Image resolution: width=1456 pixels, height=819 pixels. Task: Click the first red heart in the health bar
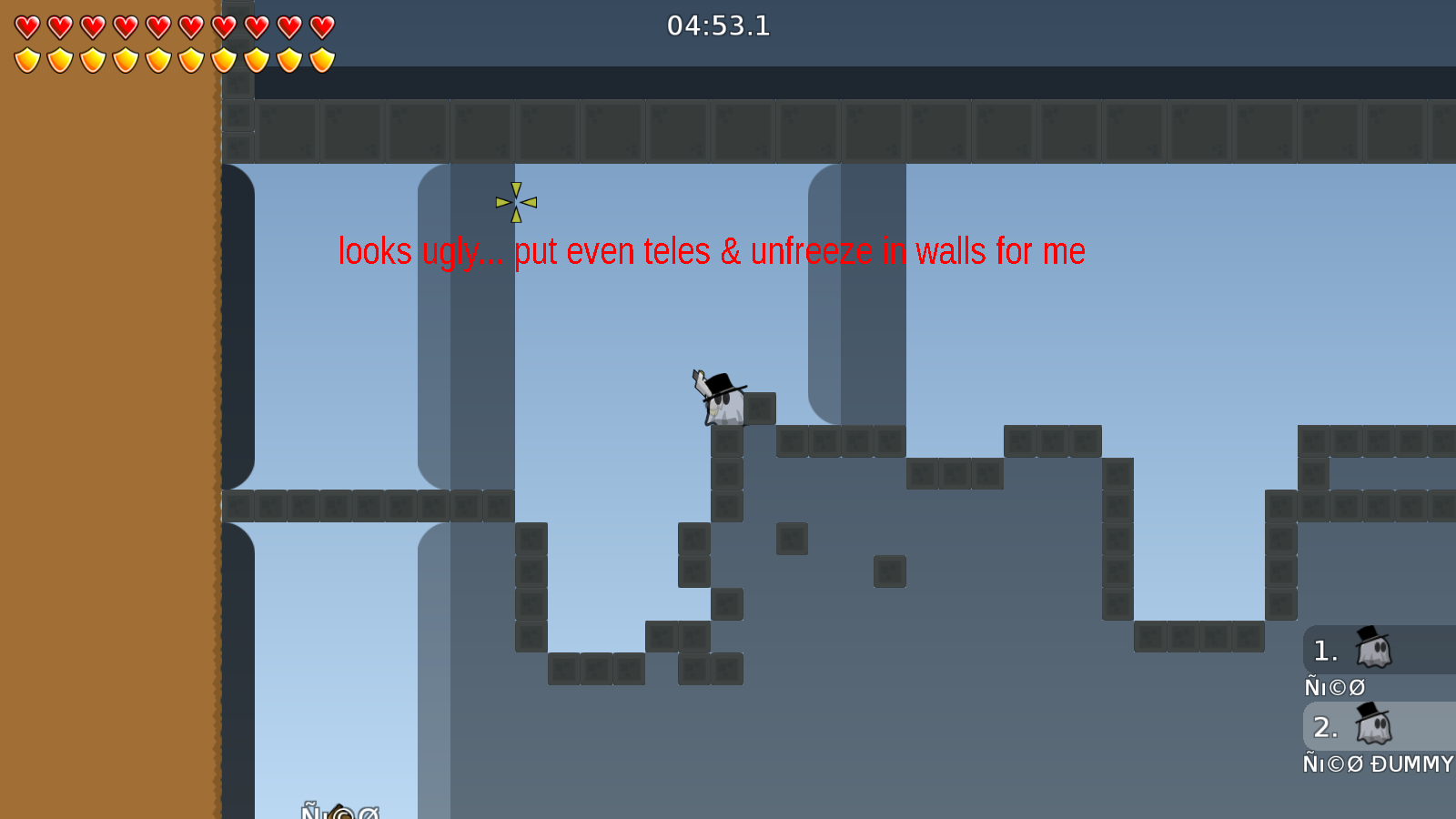(x=27, y=25)
